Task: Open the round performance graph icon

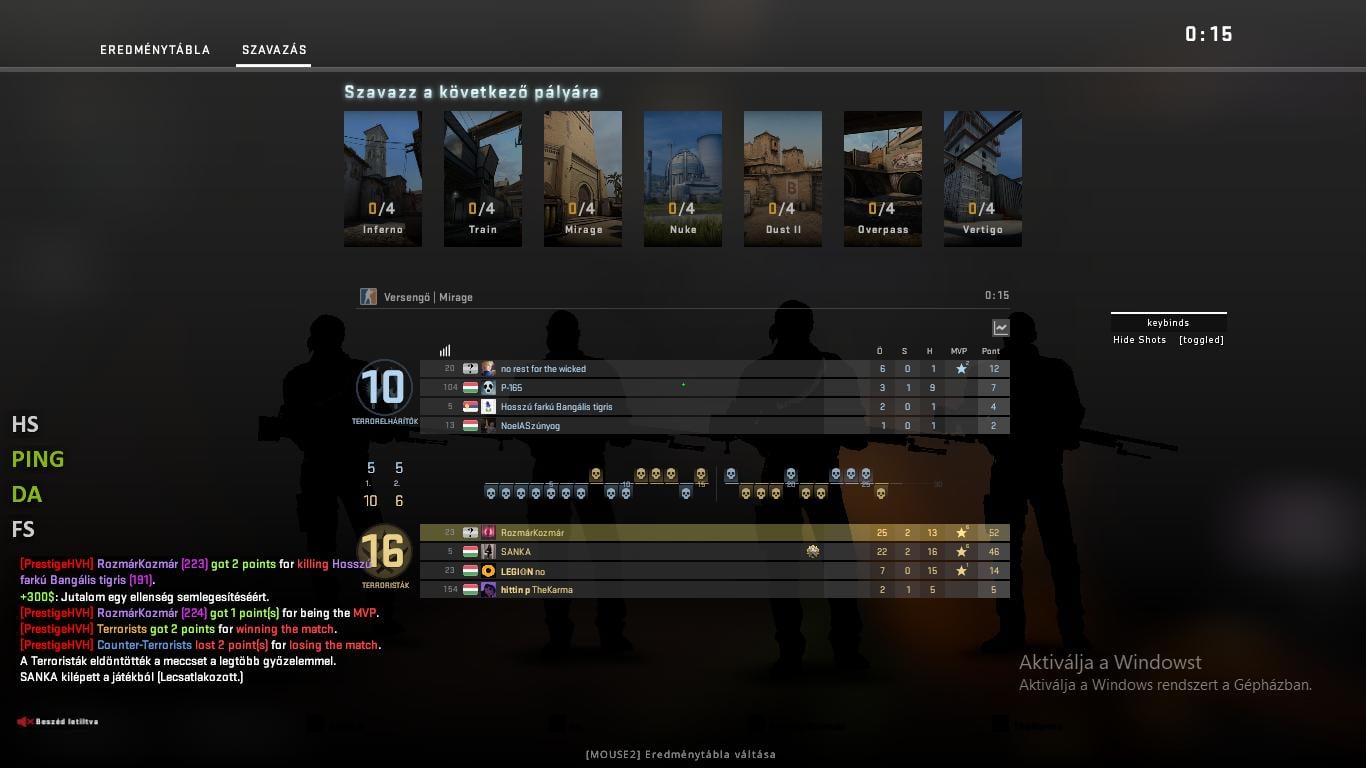Action: pos(1000,327)
